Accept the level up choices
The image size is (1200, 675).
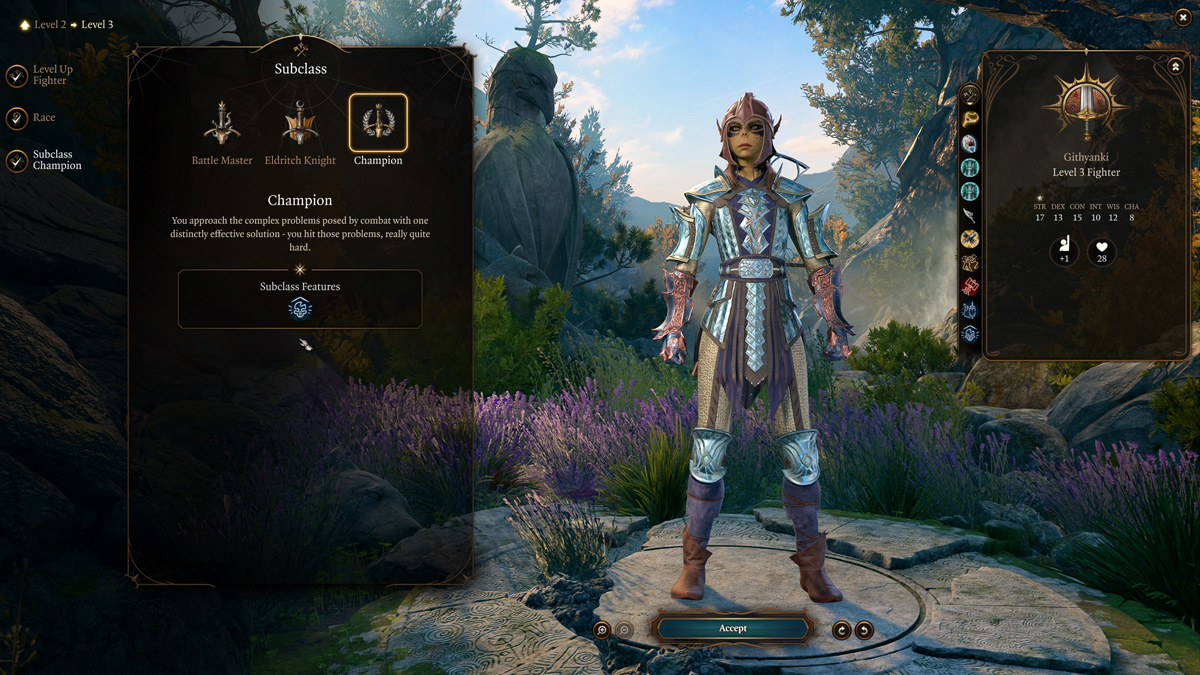pos(732,628)
